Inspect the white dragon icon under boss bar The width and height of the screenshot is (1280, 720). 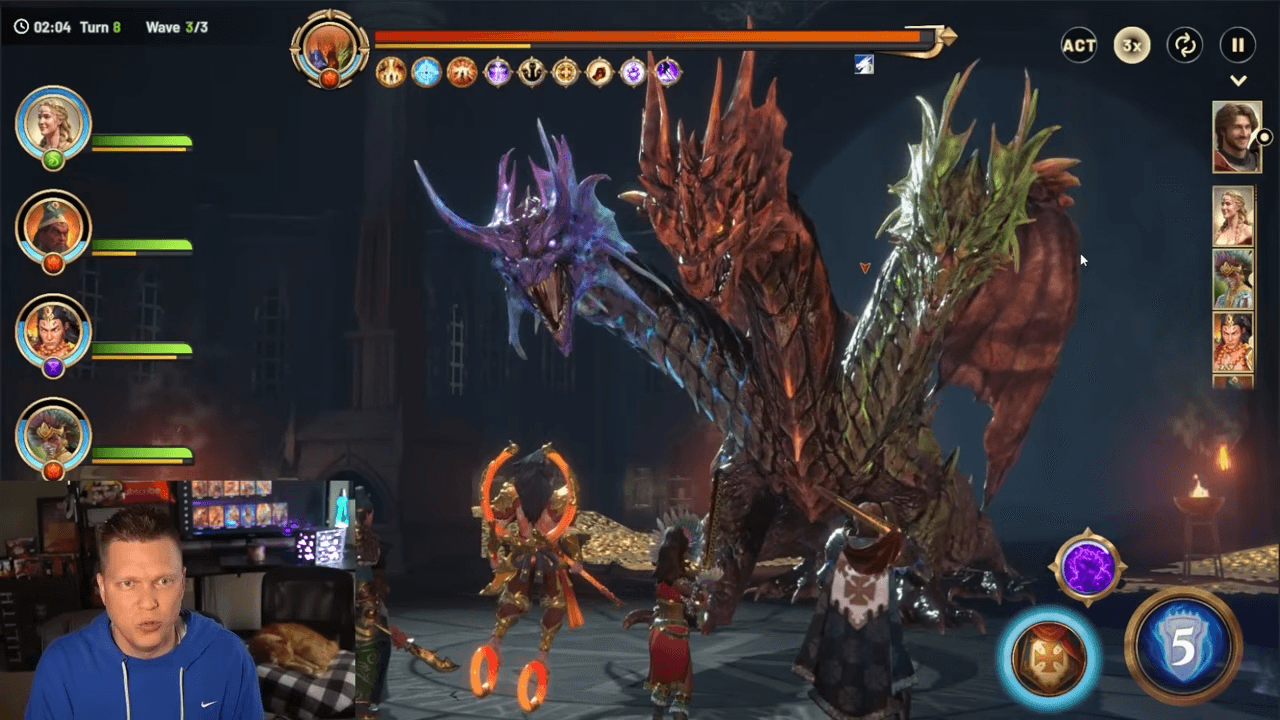pyautogui.click(x=864, y=65)
